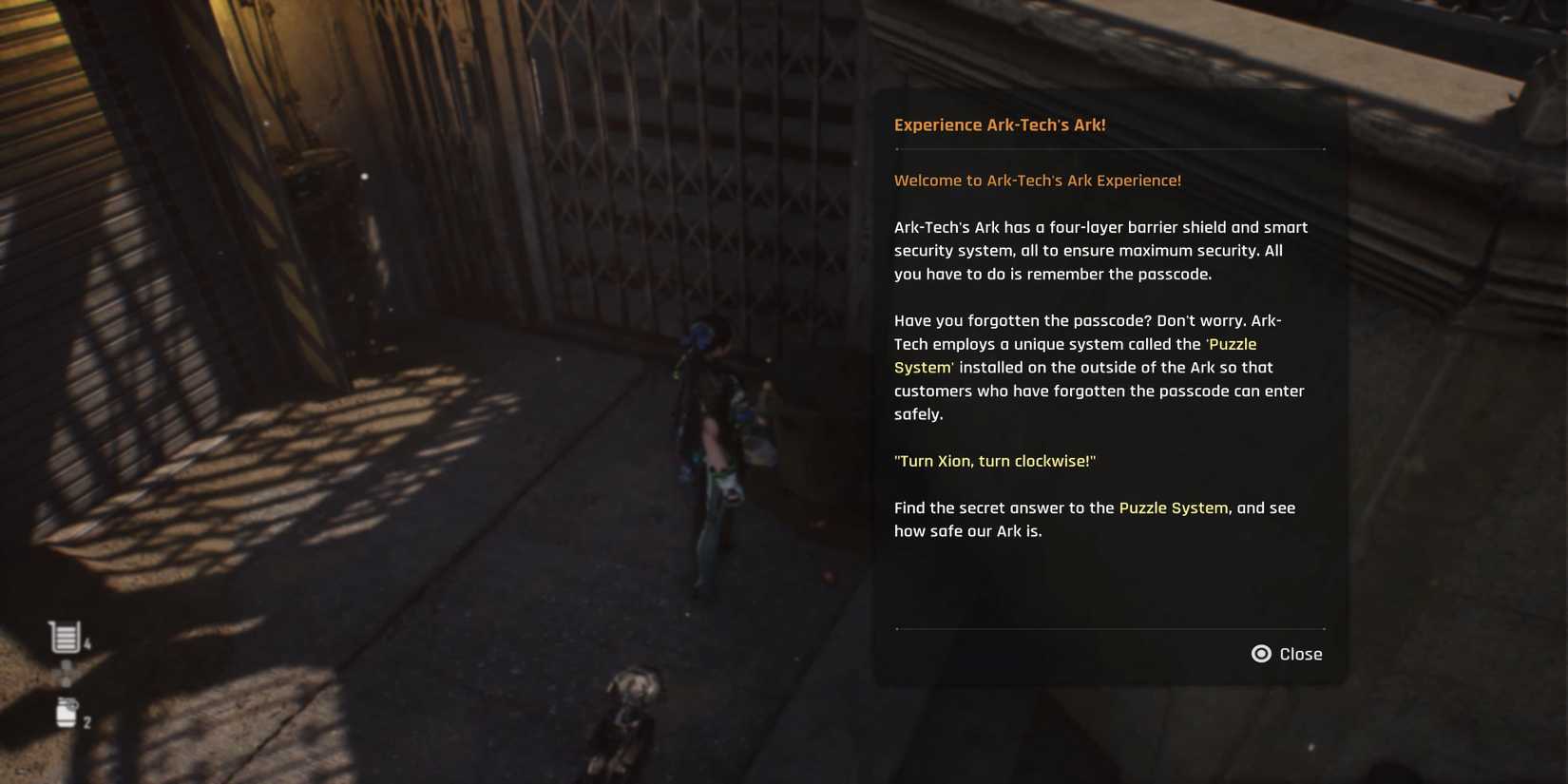This screenshot has height=784, width=1568.
Task: Click the divider line under the dialog title
Action: (x=1109, y=149)
